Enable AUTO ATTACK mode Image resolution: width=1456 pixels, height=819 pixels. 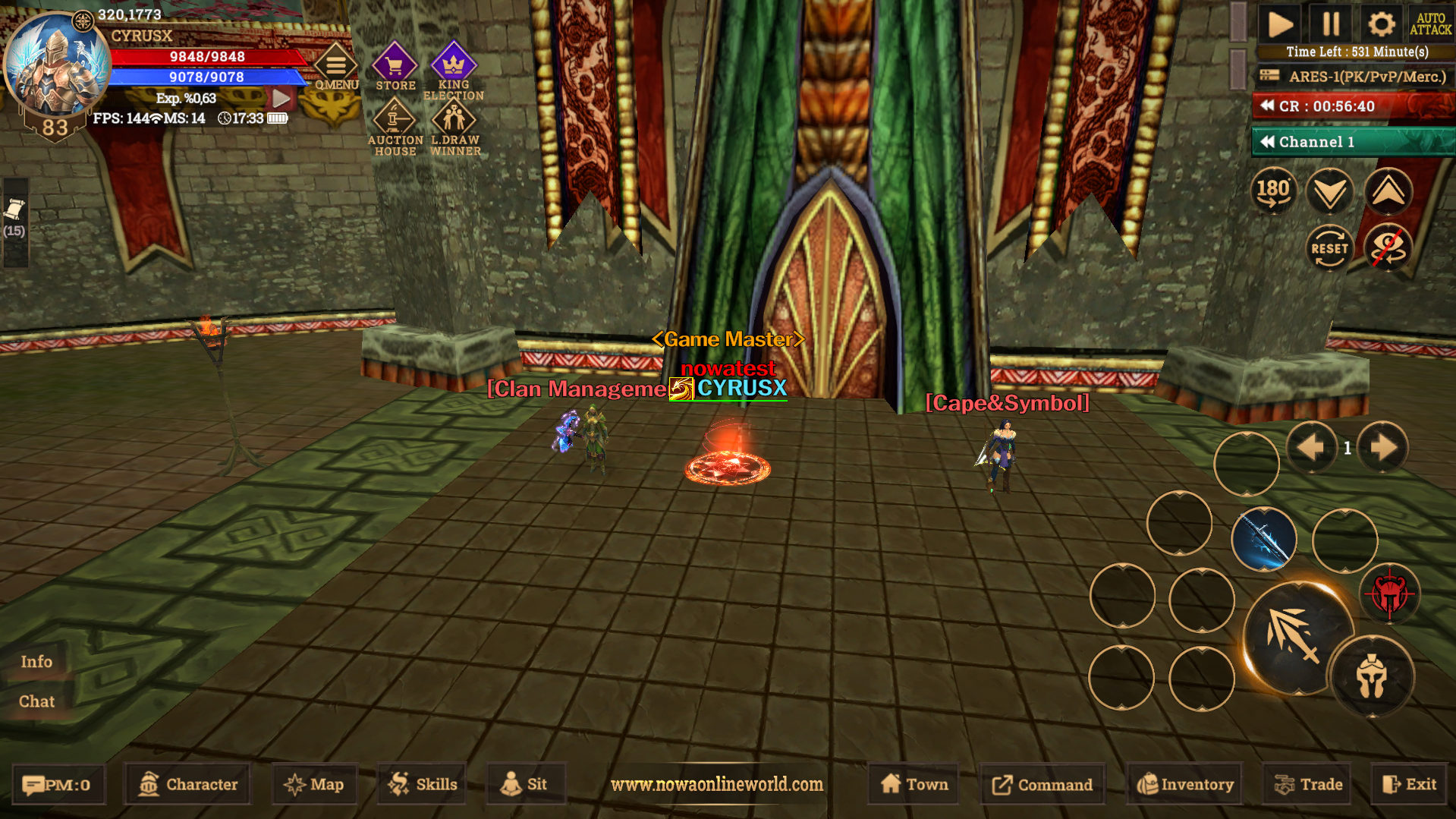pyautogui.click(x=1432, y=24)
